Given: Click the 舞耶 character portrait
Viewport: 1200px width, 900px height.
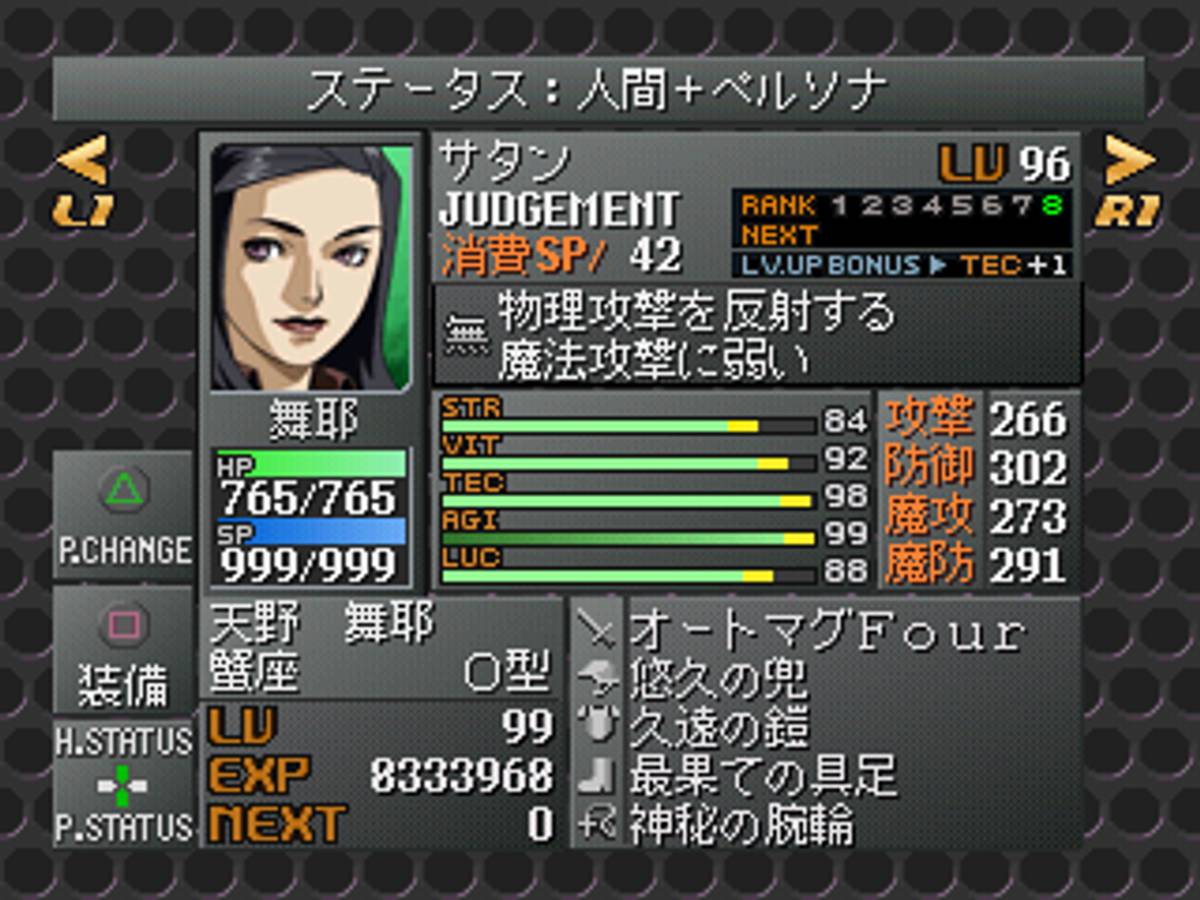Looking at the screenshot, I should tap(311, 268).
